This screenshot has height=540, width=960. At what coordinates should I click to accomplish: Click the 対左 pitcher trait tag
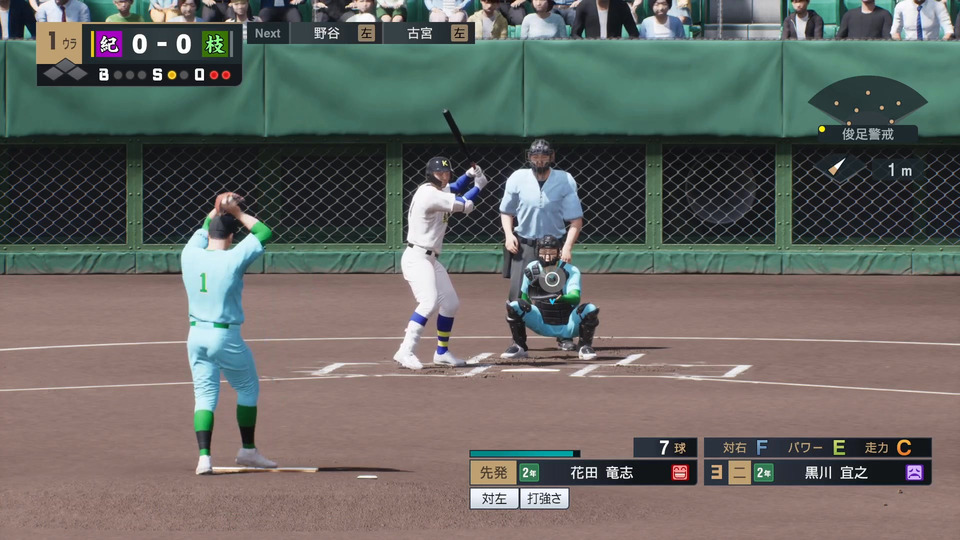pyautogui.click(x=493, y=498)
